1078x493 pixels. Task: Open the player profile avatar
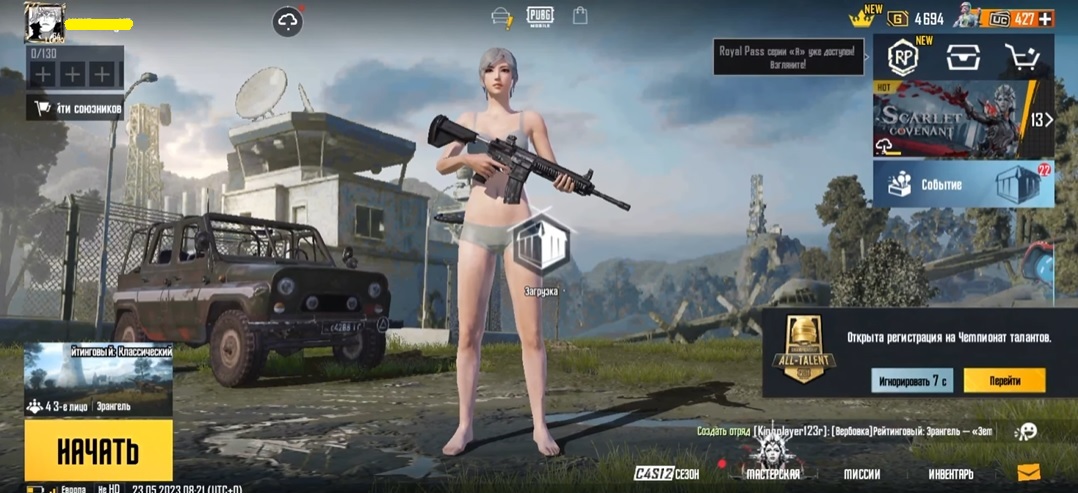coord(44,22)
